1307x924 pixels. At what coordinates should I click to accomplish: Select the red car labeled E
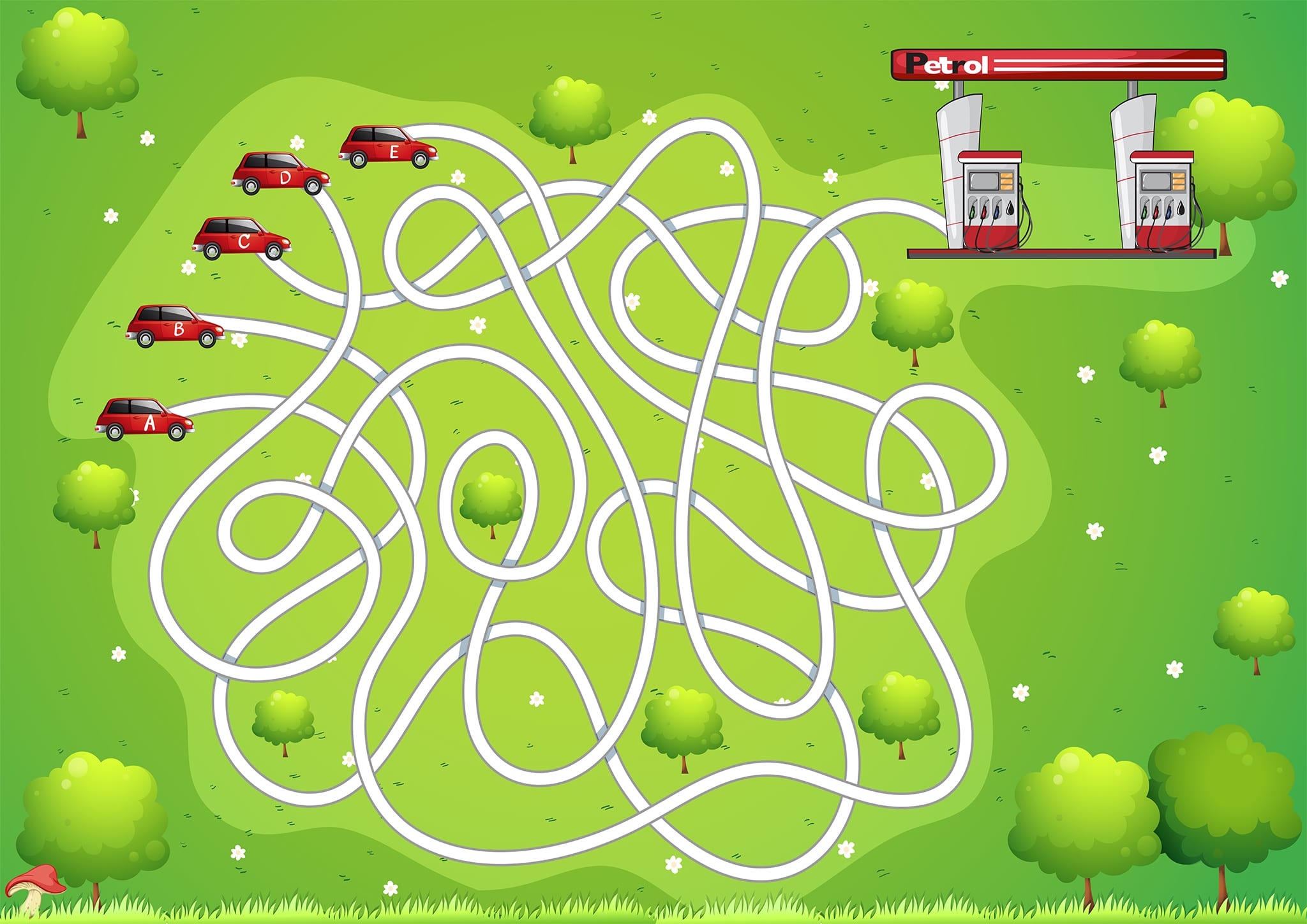[389, 147]
